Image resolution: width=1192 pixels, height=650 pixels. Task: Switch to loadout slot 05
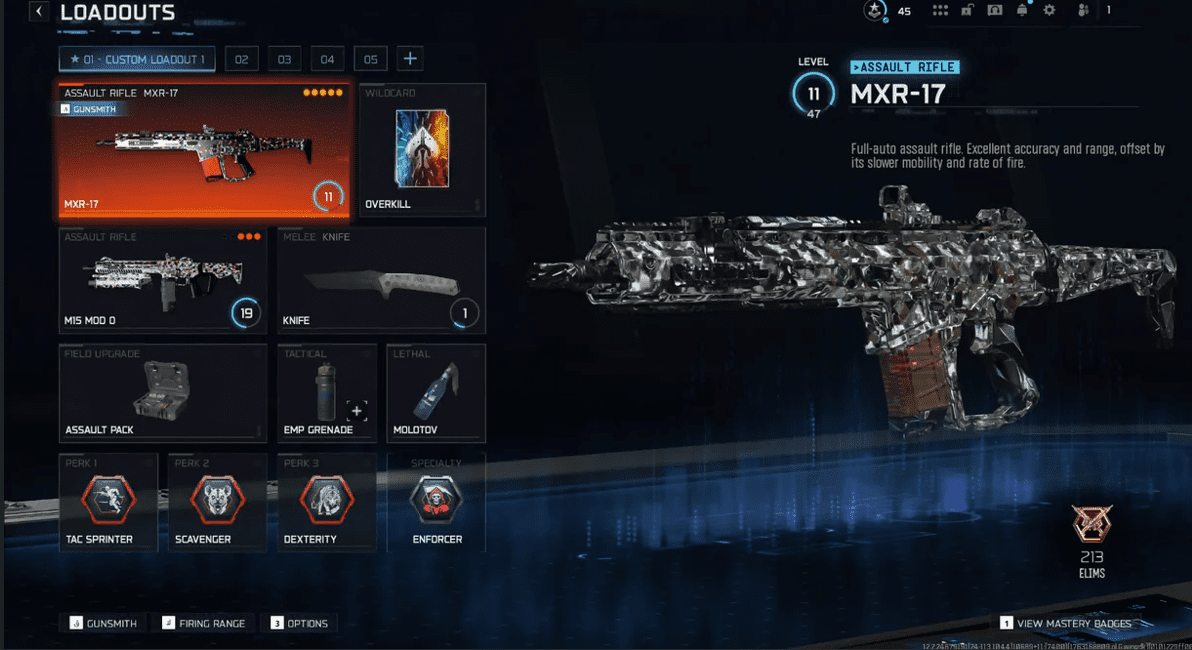tap(370, 59)
